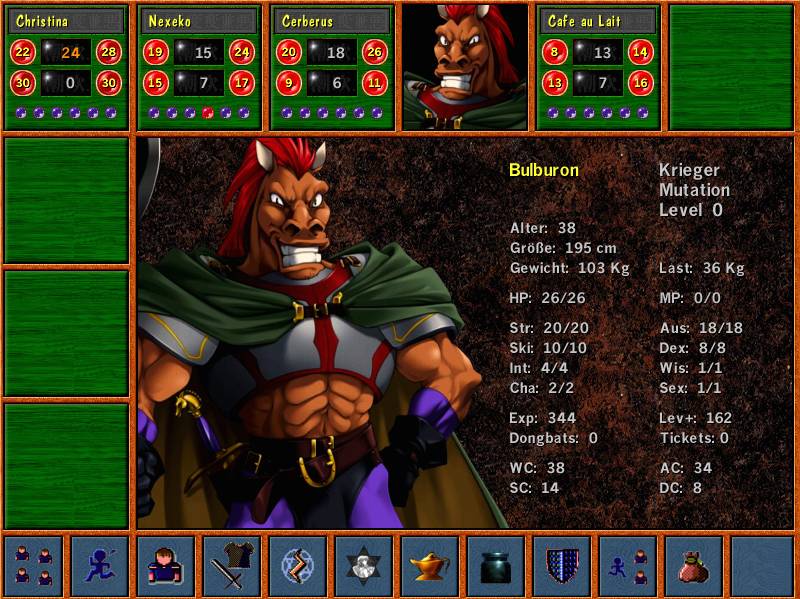Open the hexagram star icon
Viewport: 800px width, 599px height.
pyautogui.click(x=364, y=566)
